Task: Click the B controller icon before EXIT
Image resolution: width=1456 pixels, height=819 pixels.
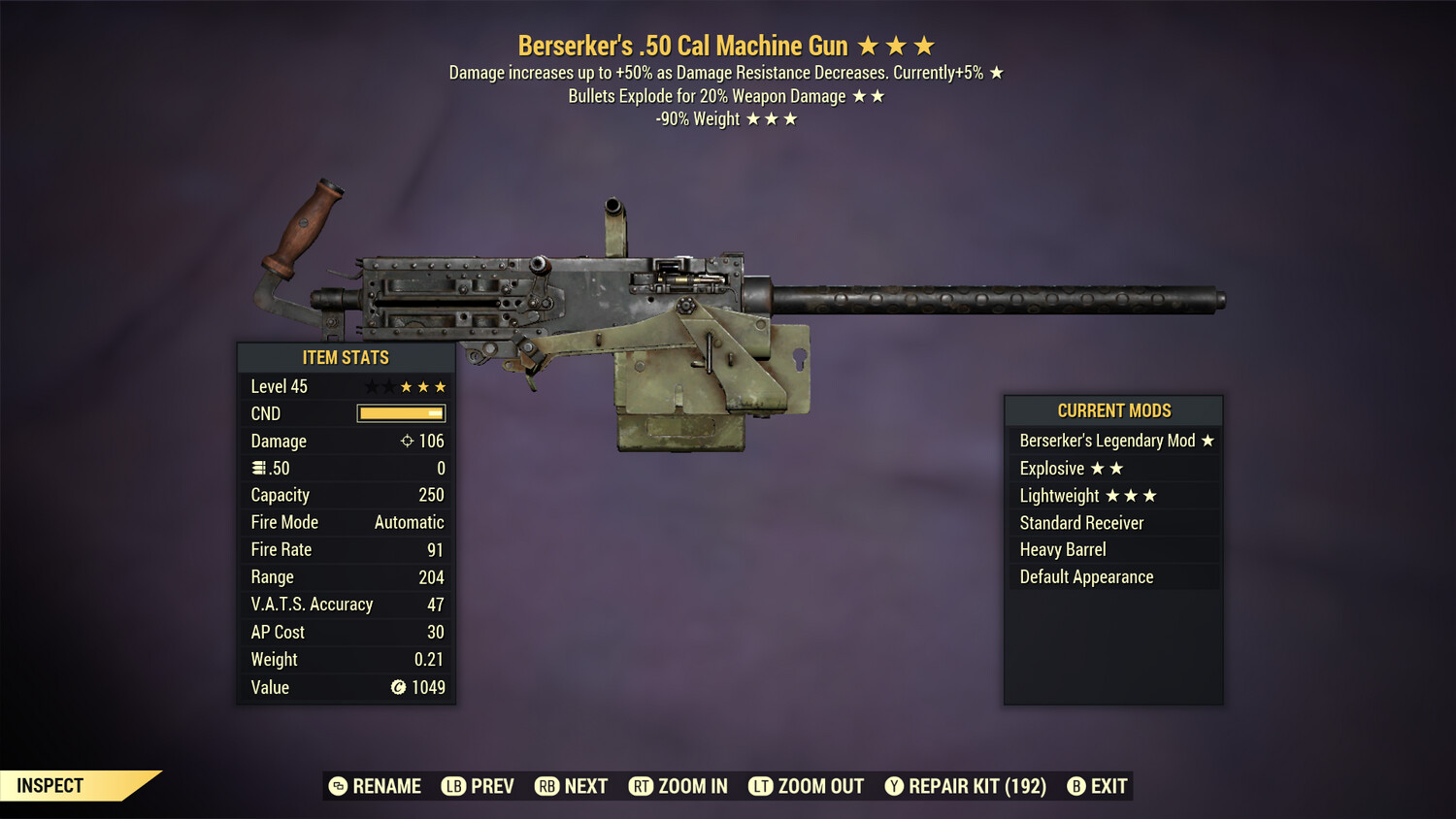Action: [x=1075, y=786]
